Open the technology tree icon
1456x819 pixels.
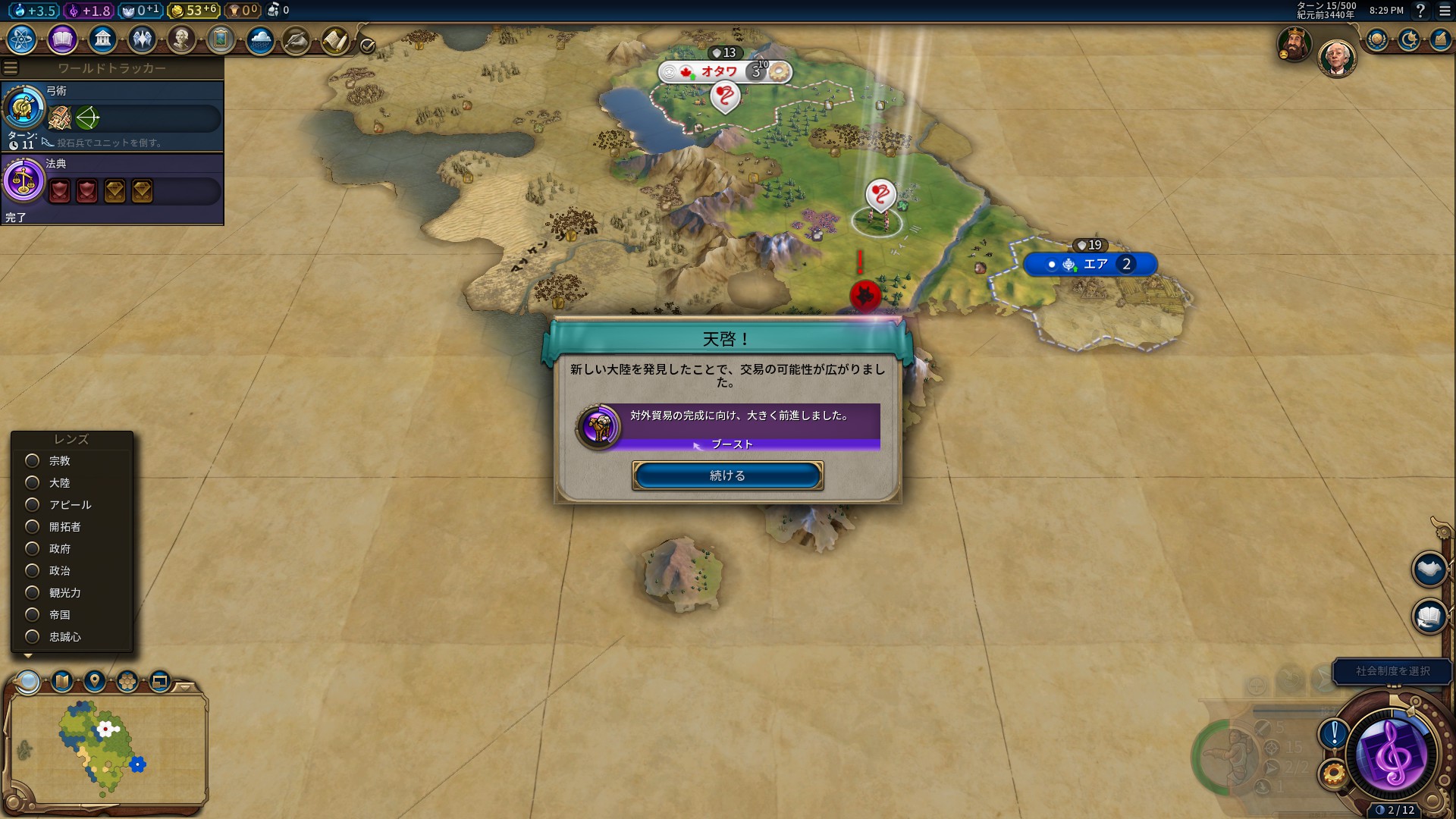pyautogui.click(x=22, y=39)
